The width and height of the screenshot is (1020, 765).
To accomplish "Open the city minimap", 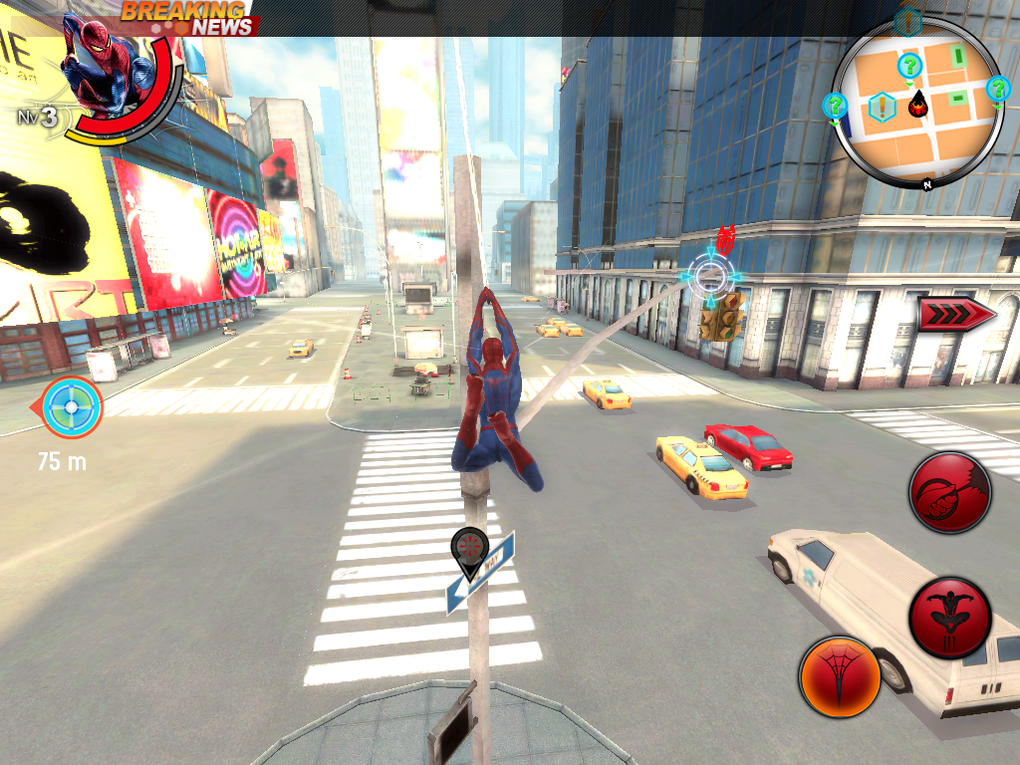I will click(917, 102).
